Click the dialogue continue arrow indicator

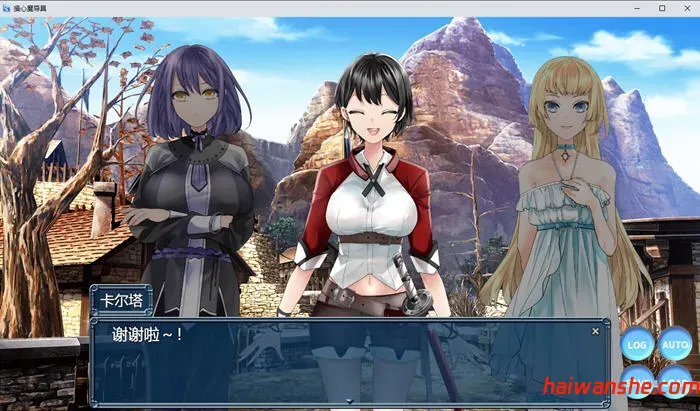(349, 401)
